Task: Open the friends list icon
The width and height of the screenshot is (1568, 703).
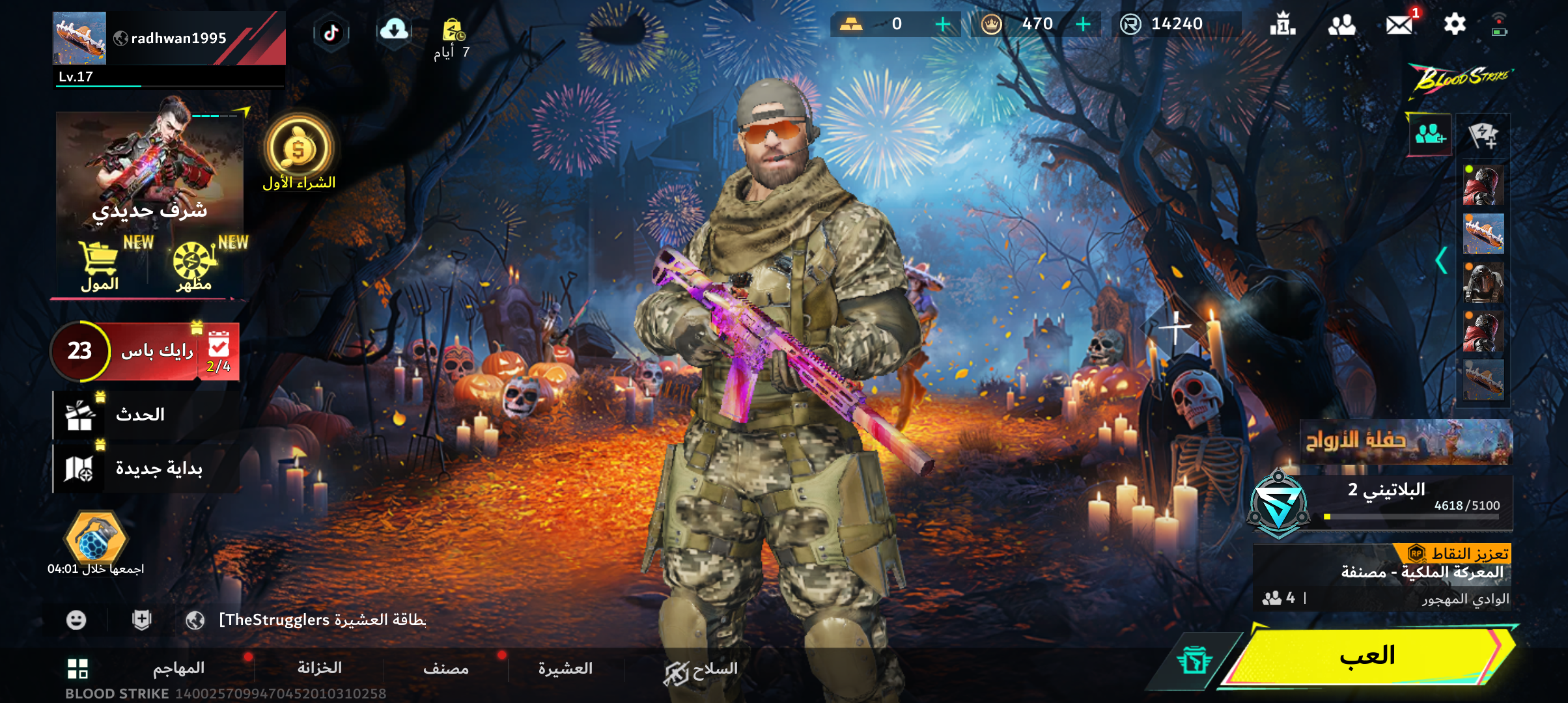Action: pos(1341,25)
